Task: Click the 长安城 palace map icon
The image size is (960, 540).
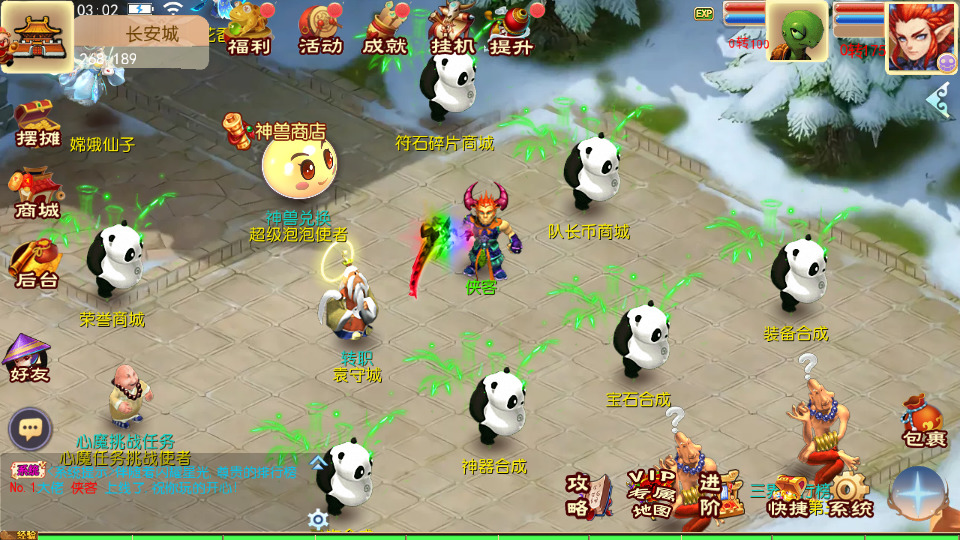Action: click(x=37, y=37)
